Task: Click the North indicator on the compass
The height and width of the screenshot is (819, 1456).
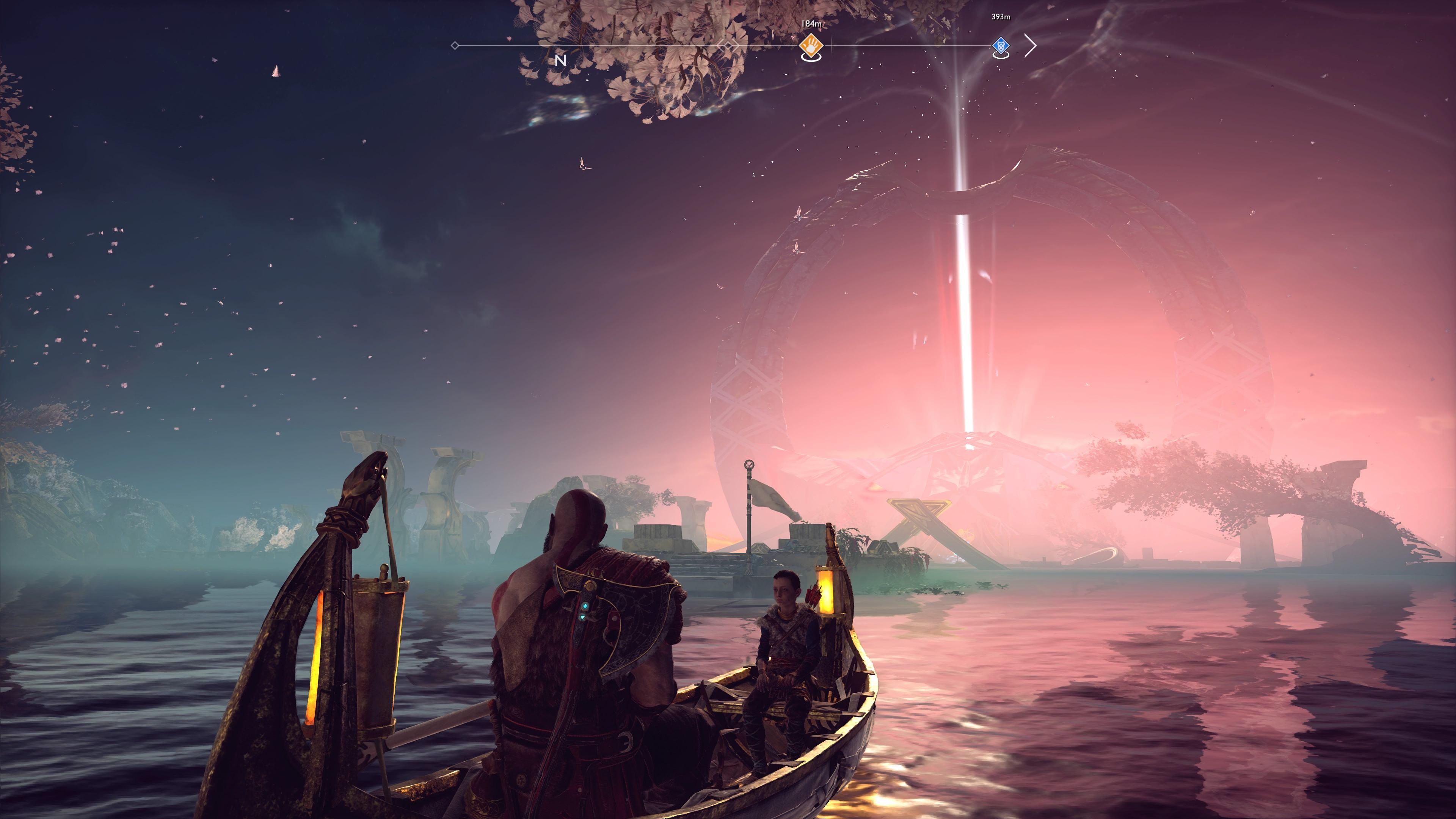Action: point(560,61)
